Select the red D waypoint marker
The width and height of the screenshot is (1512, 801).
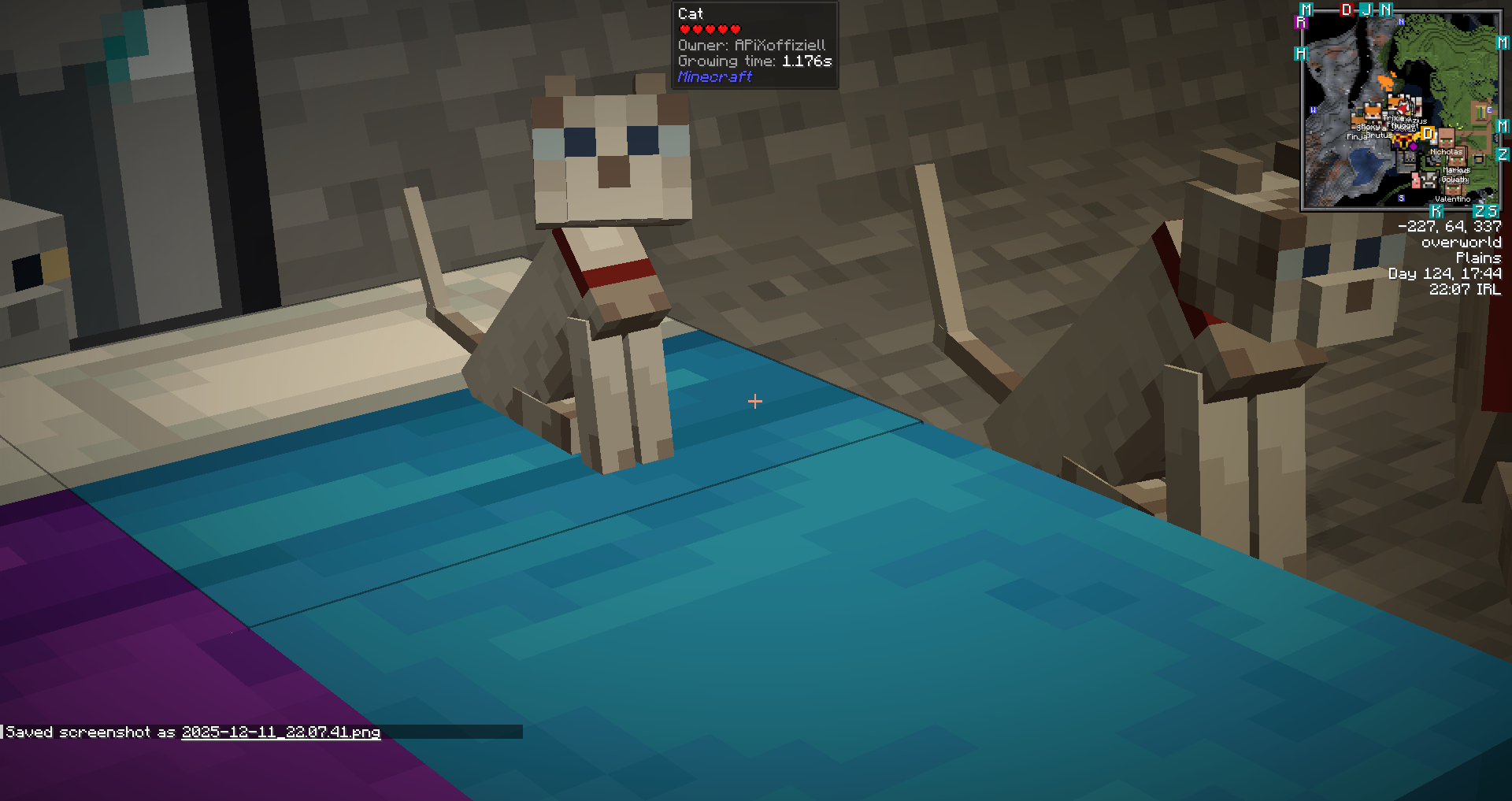(x=1347, y=9)
